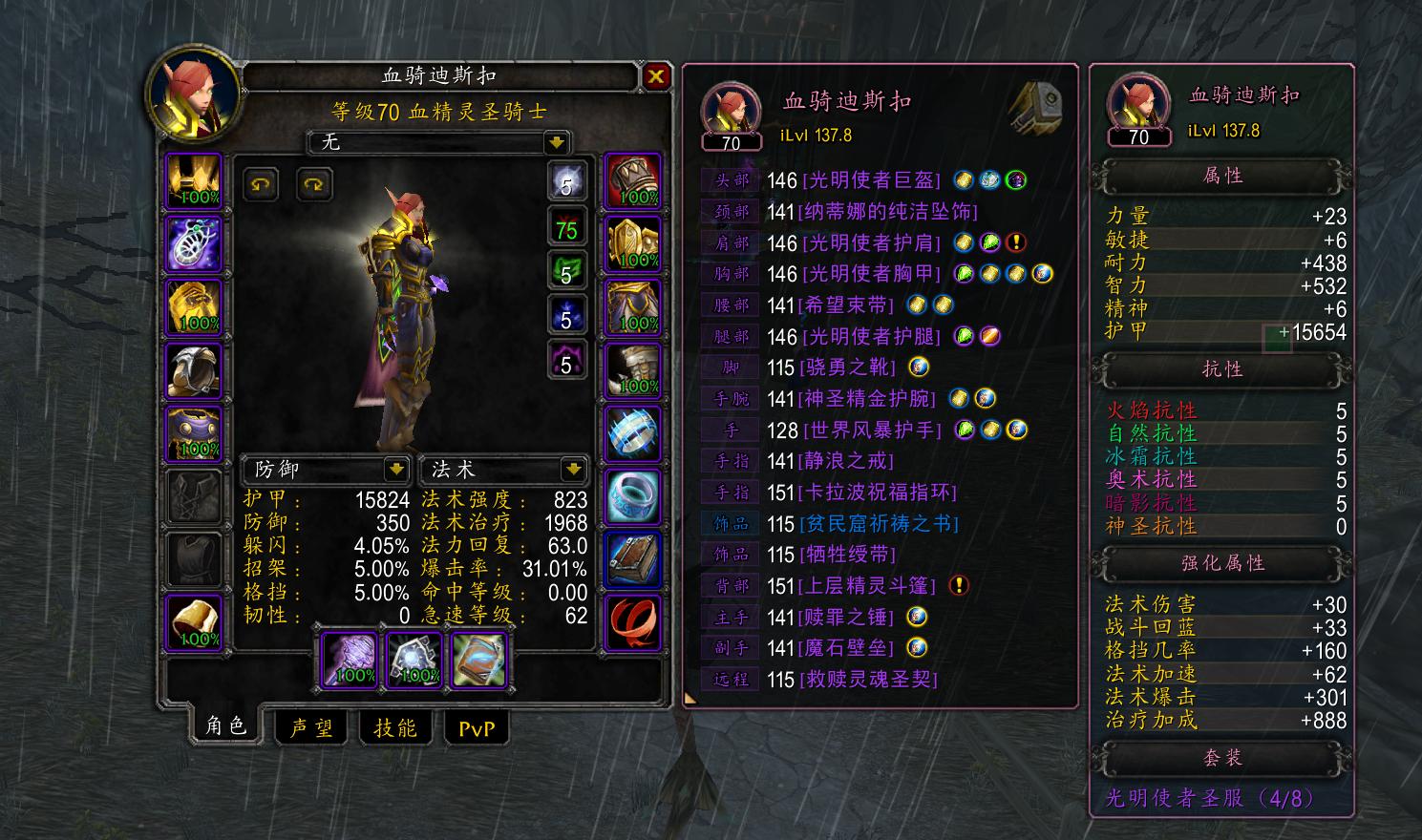1422x840 pixels.
Task: Switch to the 声望 tab
Action: (x=309, y=728)
